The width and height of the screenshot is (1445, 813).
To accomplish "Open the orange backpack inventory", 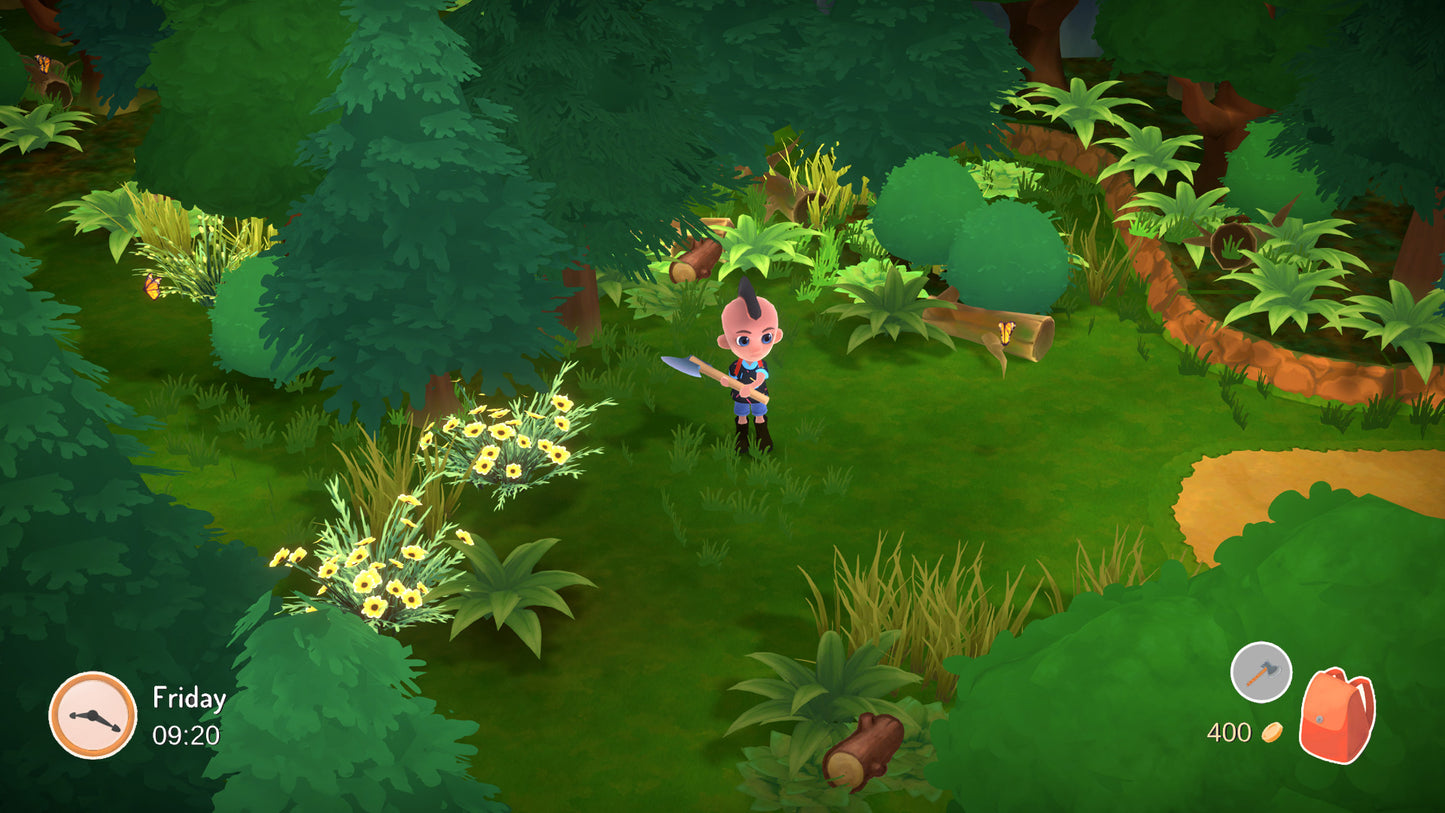I will [1337, 715].
